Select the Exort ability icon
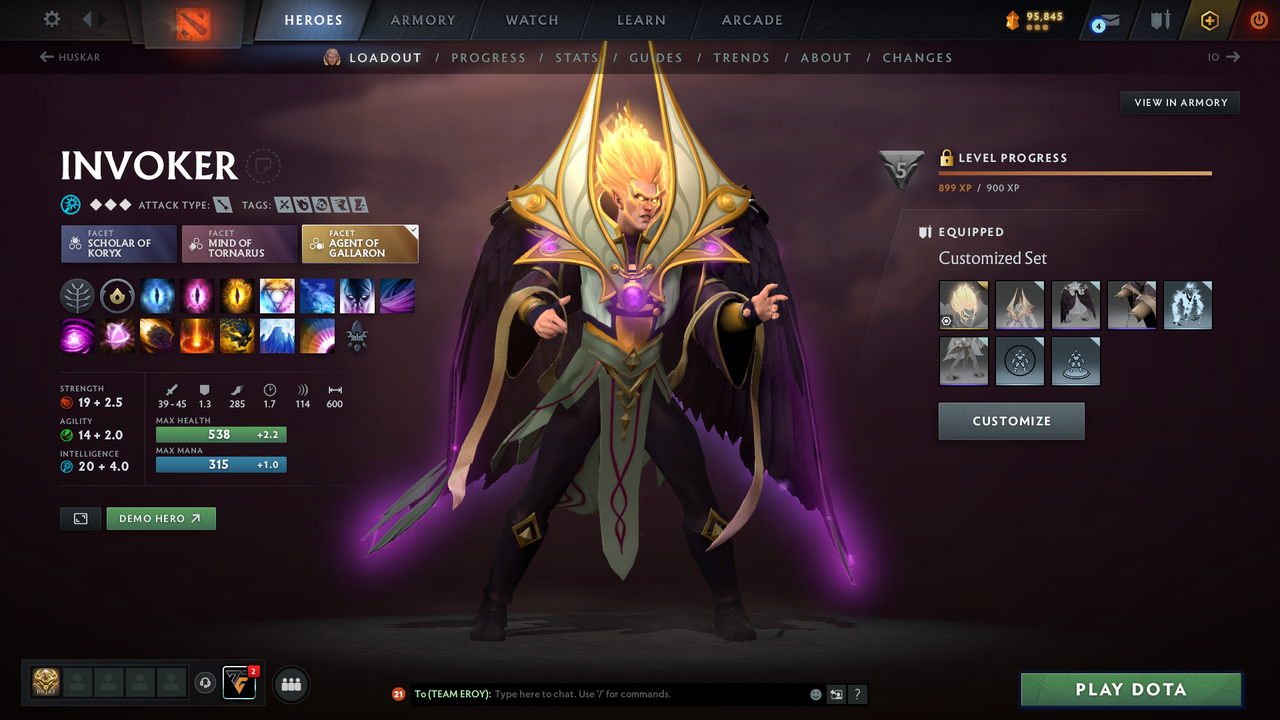The width and height of the screenshot is (1280, 720). point(237,295)
